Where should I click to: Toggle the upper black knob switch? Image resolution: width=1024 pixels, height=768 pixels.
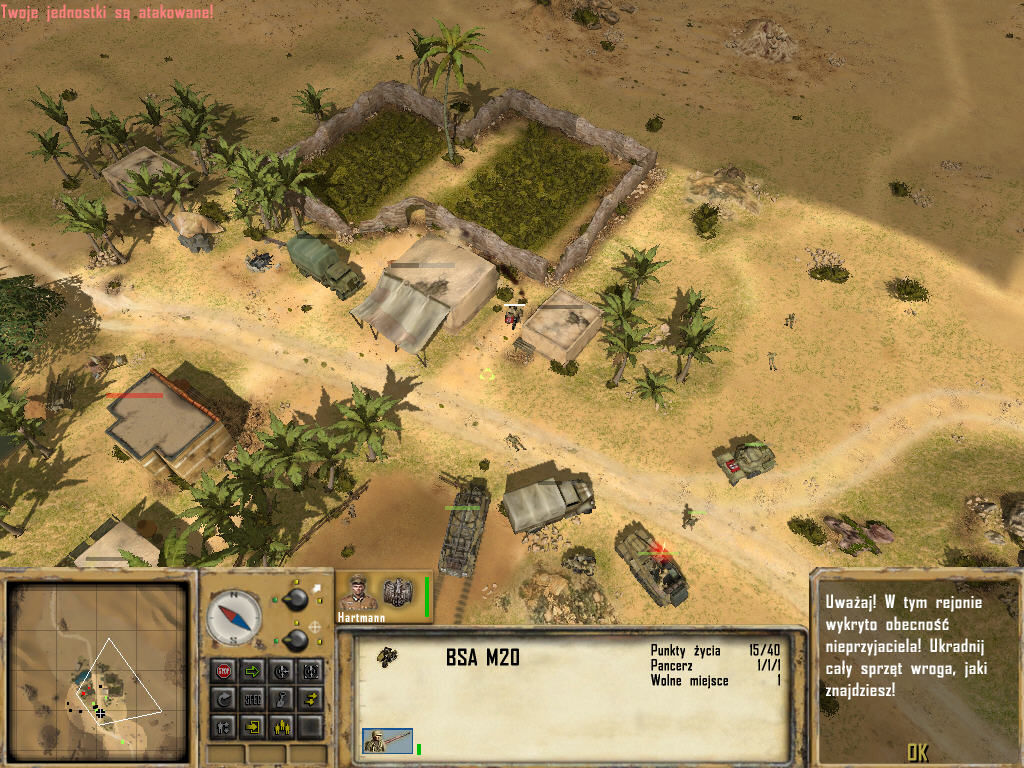coord(296,598)
